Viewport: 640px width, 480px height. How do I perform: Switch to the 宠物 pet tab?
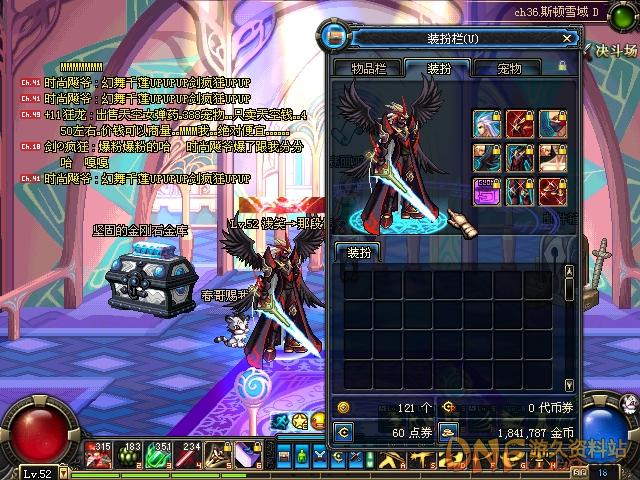pos(509,68)
